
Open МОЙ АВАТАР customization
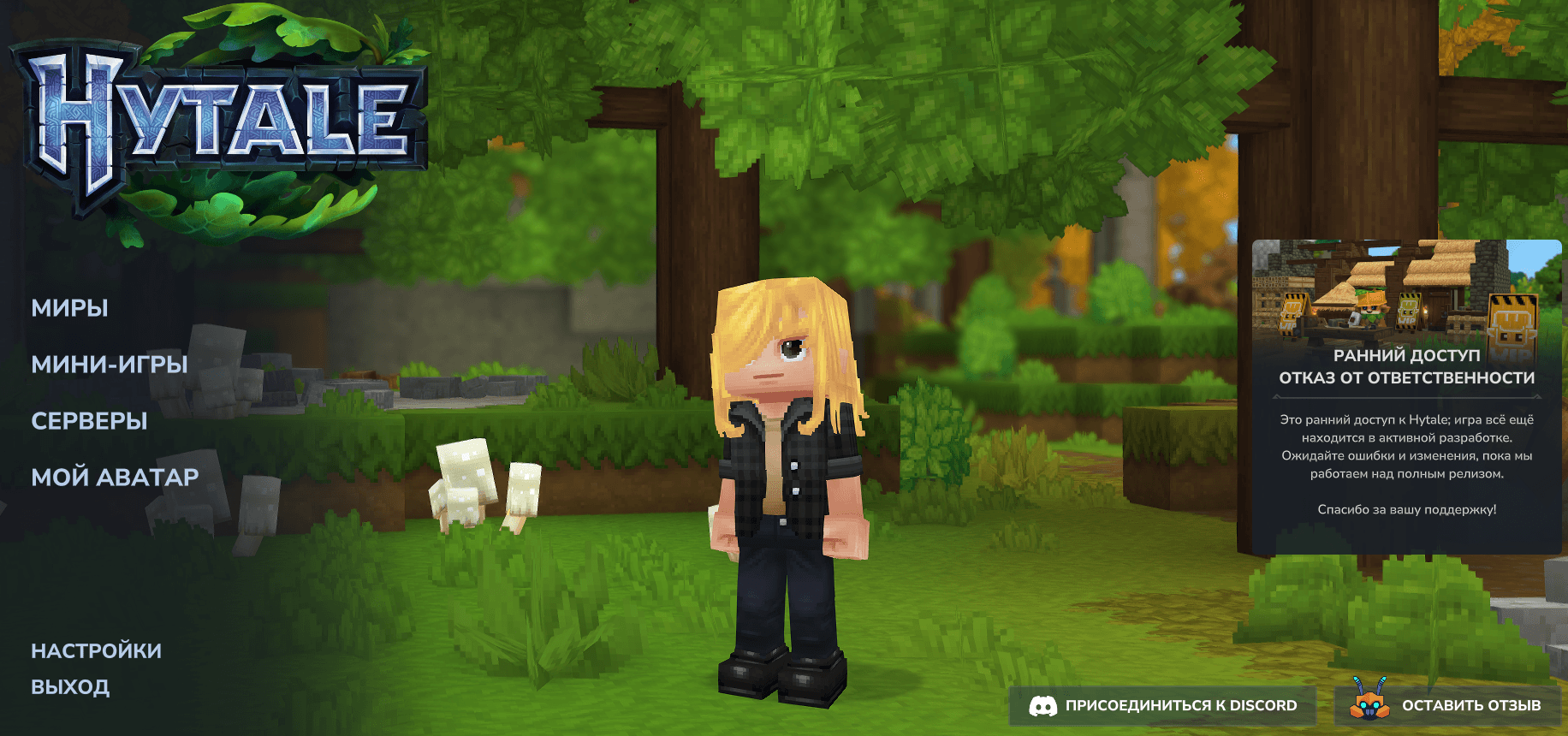[x=114, y=477]
